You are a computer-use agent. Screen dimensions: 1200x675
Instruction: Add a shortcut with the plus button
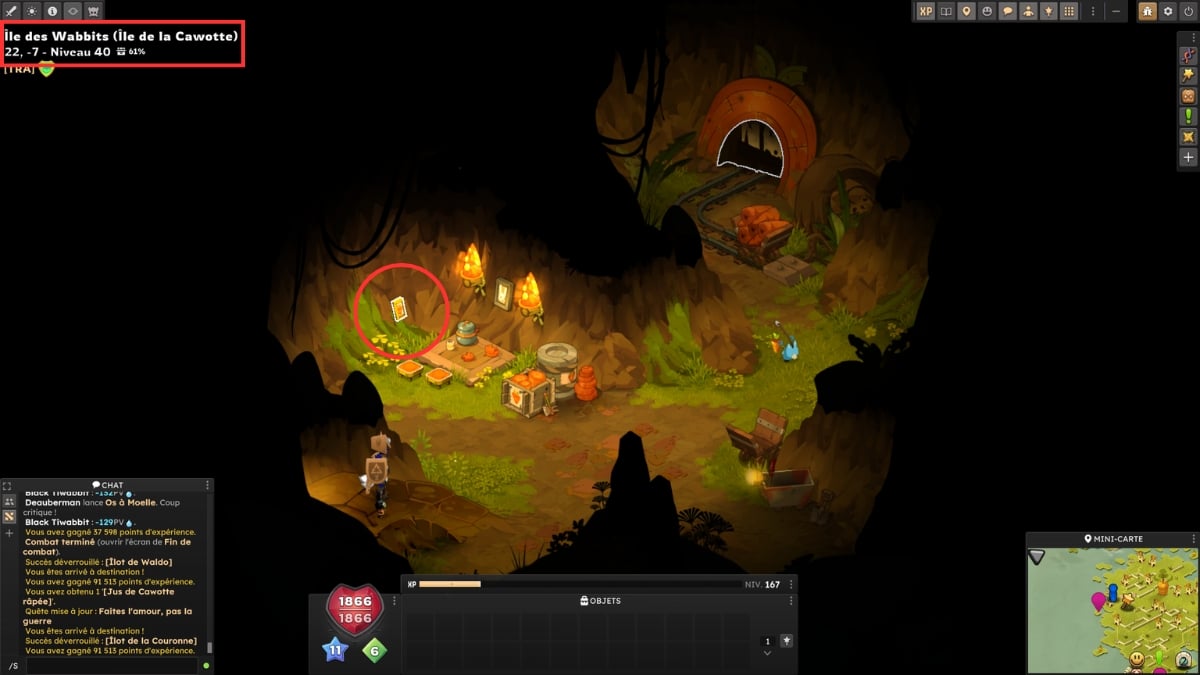[1188, 157]
